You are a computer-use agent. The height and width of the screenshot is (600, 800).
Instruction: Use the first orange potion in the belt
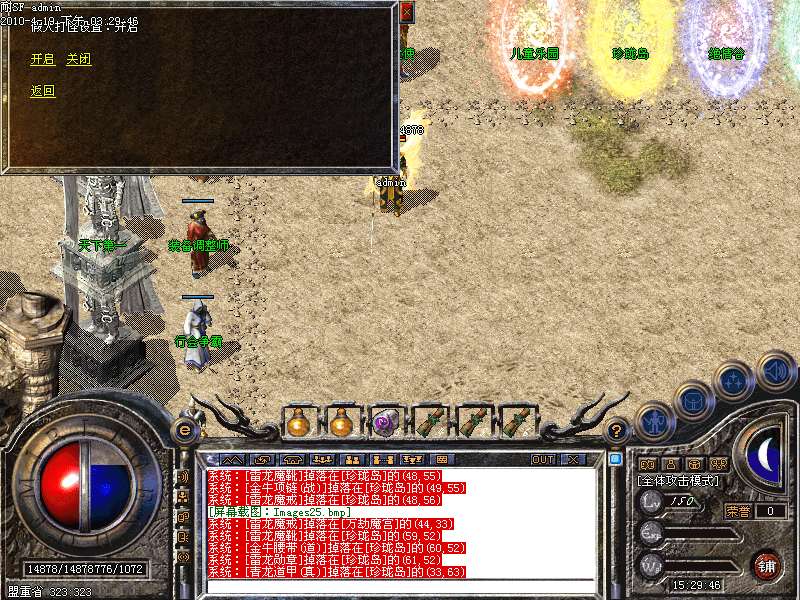click(x=298, y=423)
